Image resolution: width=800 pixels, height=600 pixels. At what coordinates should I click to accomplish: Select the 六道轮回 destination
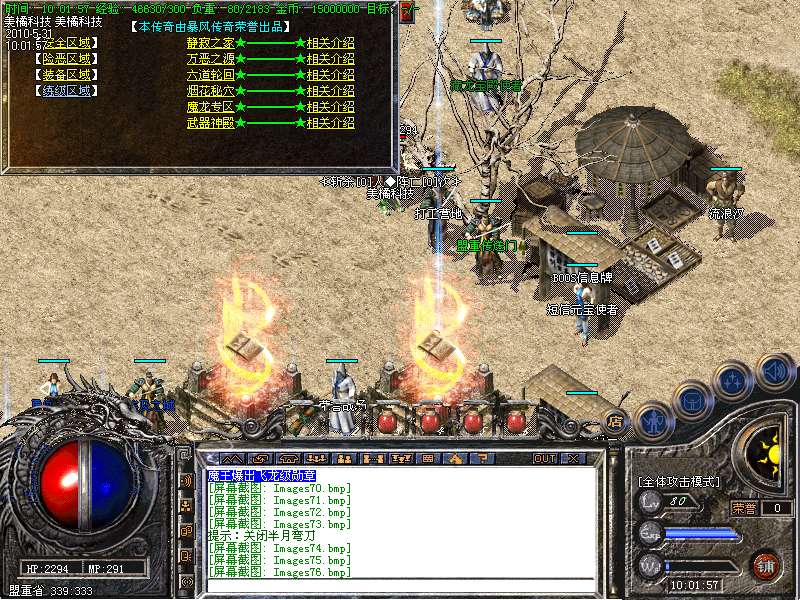(x=209, y=75)
